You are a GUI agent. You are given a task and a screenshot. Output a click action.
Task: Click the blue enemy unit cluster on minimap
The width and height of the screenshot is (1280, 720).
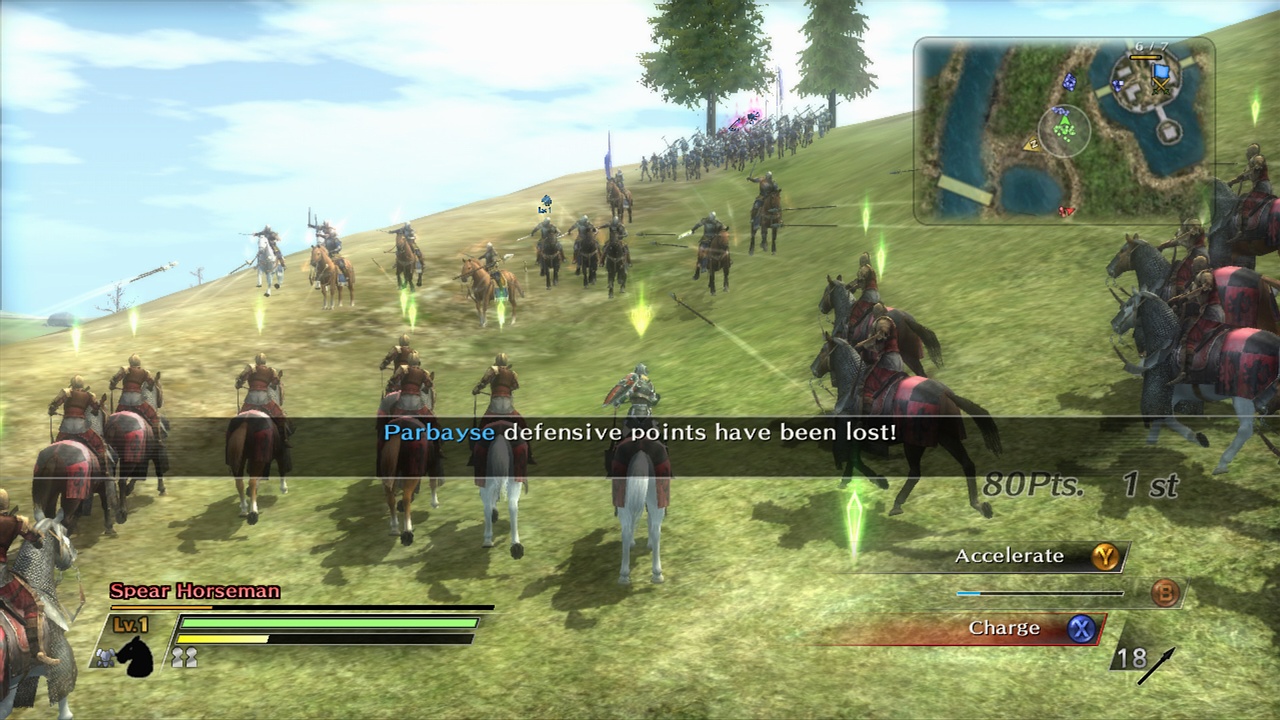coord(1070,83)
